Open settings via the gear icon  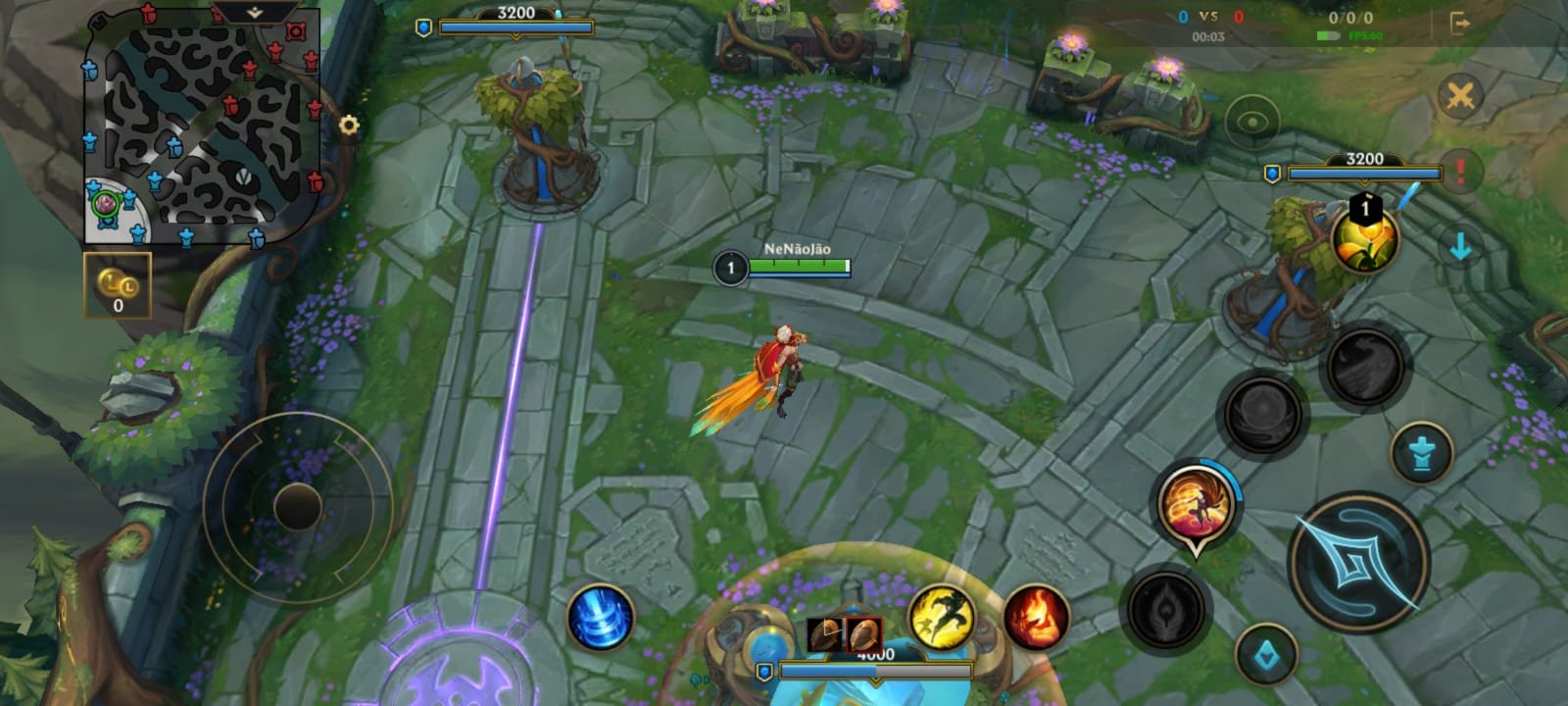coord(349,126)
